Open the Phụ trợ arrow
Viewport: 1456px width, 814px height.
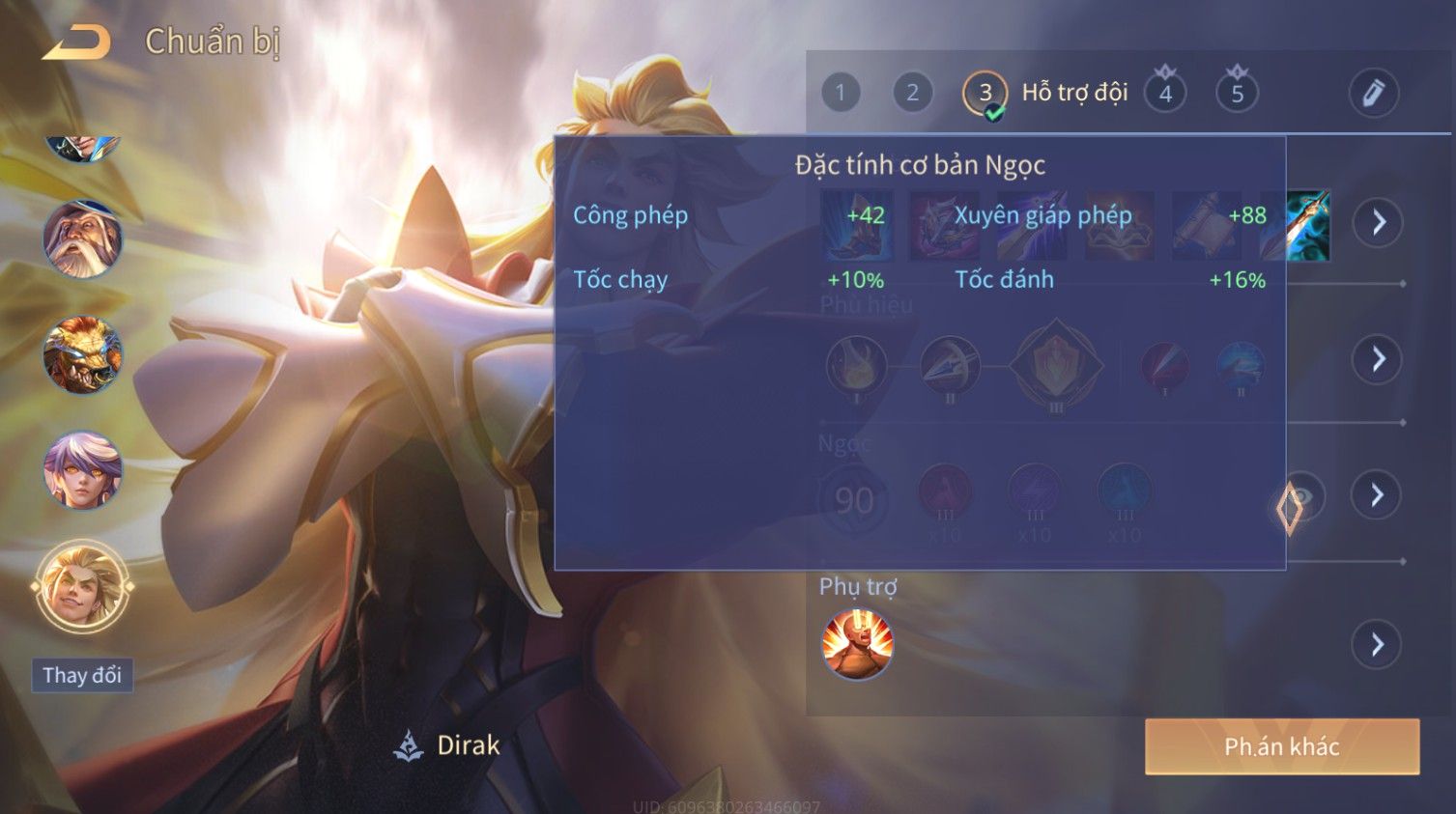click(x=1378, y=644)
